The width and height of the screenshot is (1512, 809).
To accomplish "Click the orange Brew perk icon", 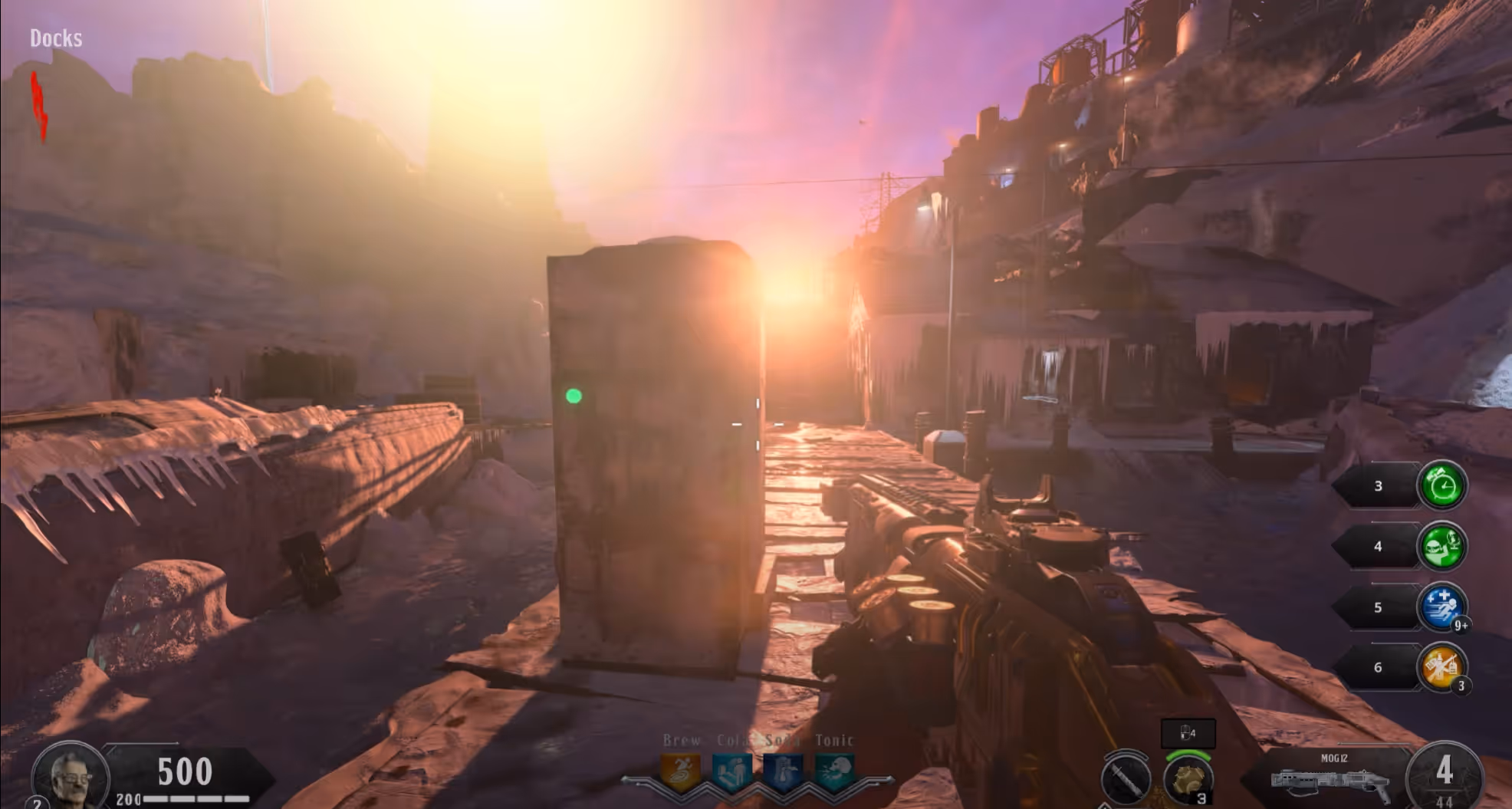I will (x=680, y=772).
